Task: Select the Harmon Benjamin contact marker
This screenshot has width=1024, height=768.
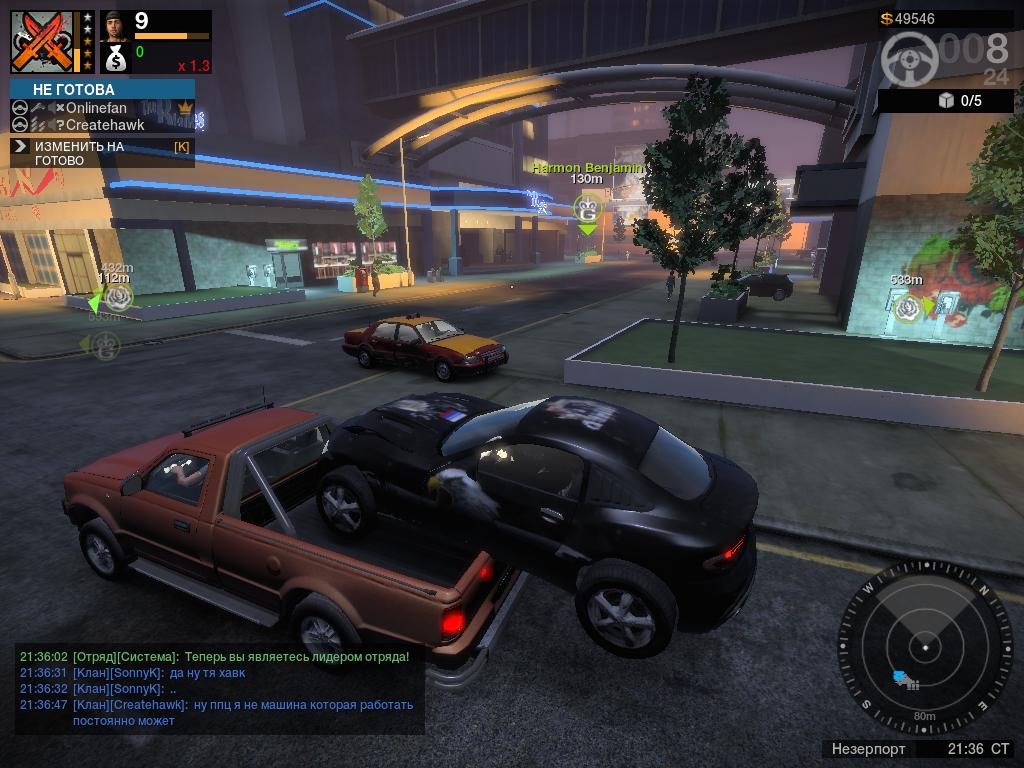Action: pos(587,209)
